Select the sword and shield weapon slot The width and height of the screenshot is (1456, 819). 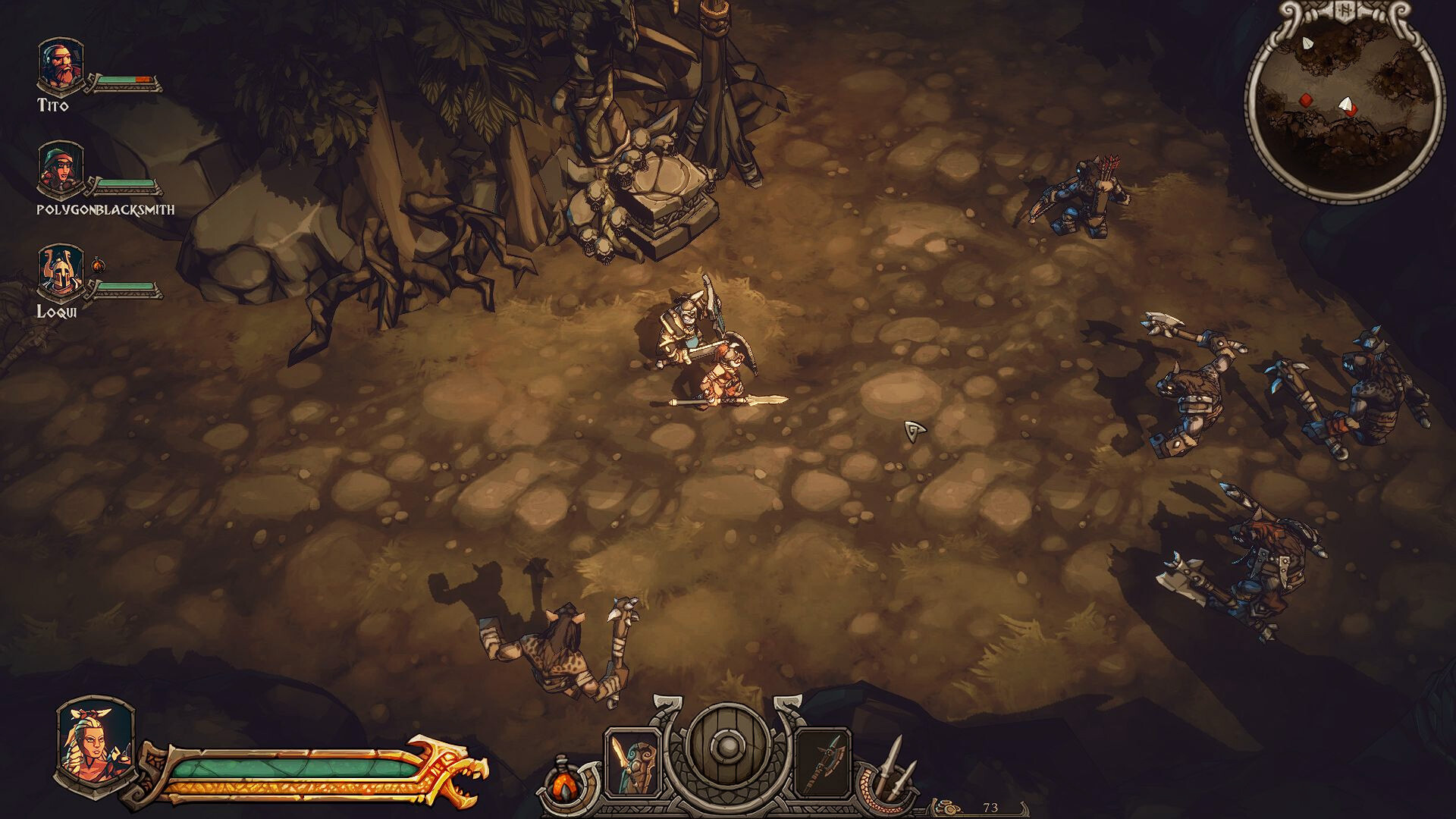click(x=633, y=761)
